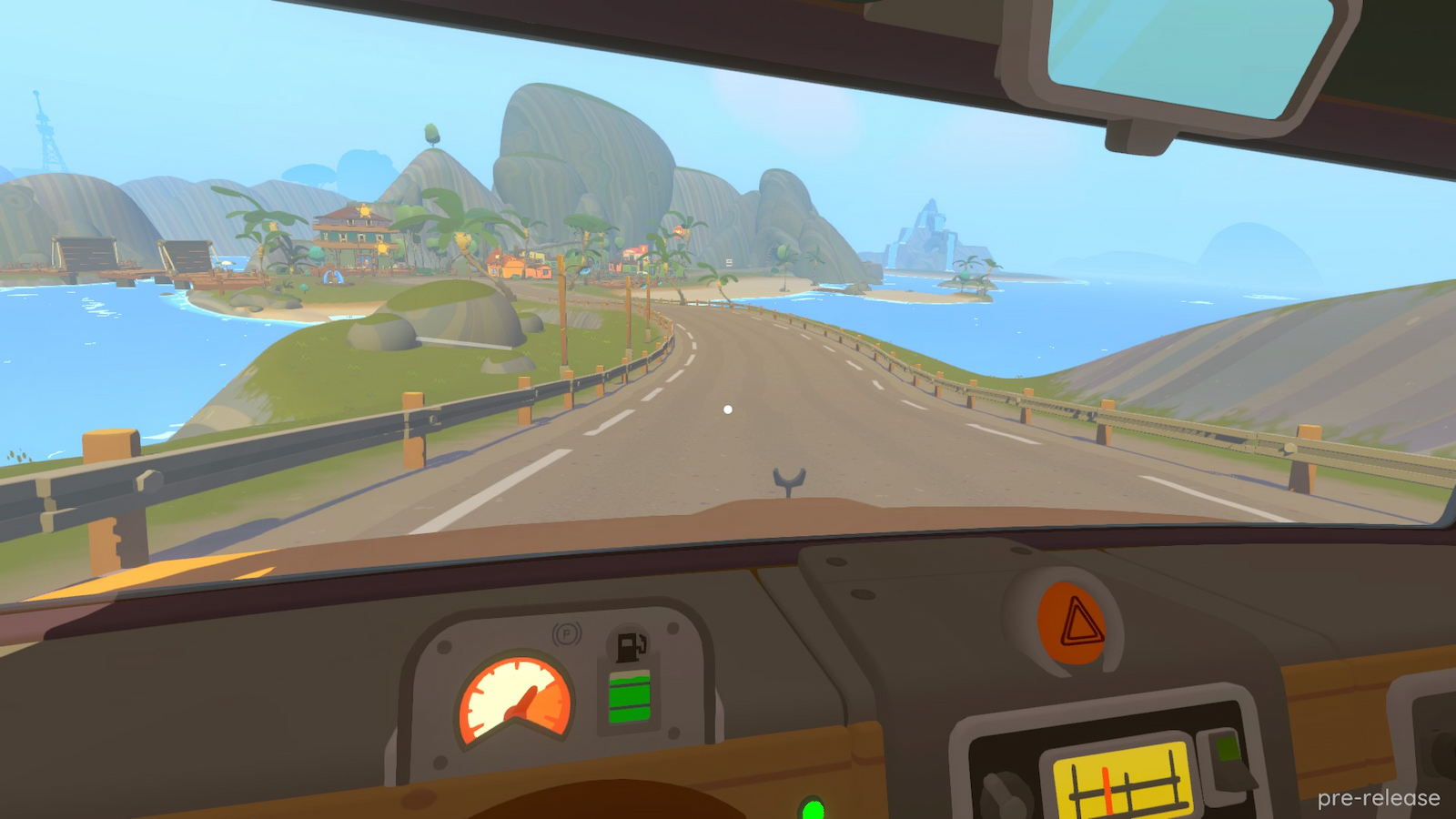
Task: Toggle the orange hazard warning button
Action: pyautogui.click(x=1072, y=624)
